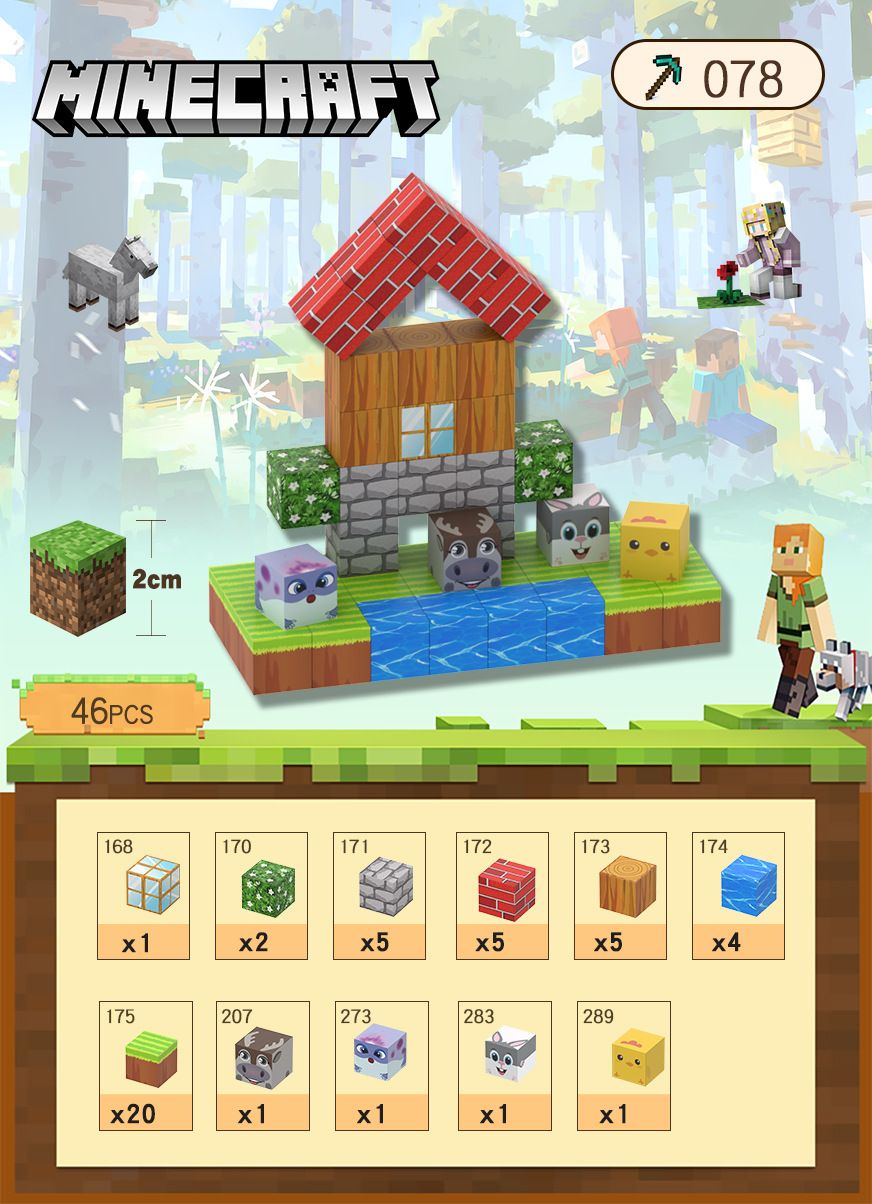Select the glass window block slot
The image size is (872, 1204).
(143, 895)
